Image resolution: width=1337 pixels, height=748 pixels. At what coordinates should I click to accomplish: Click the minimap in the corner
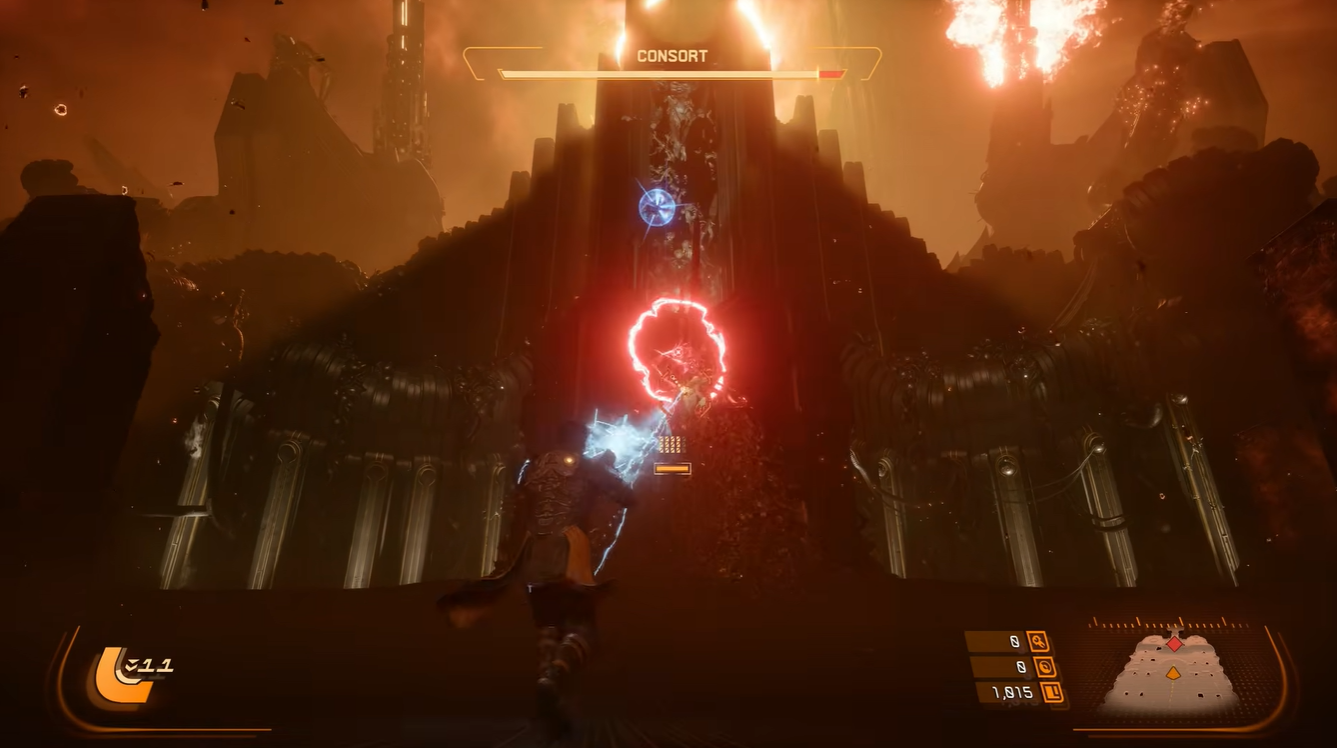[1174, 672]
